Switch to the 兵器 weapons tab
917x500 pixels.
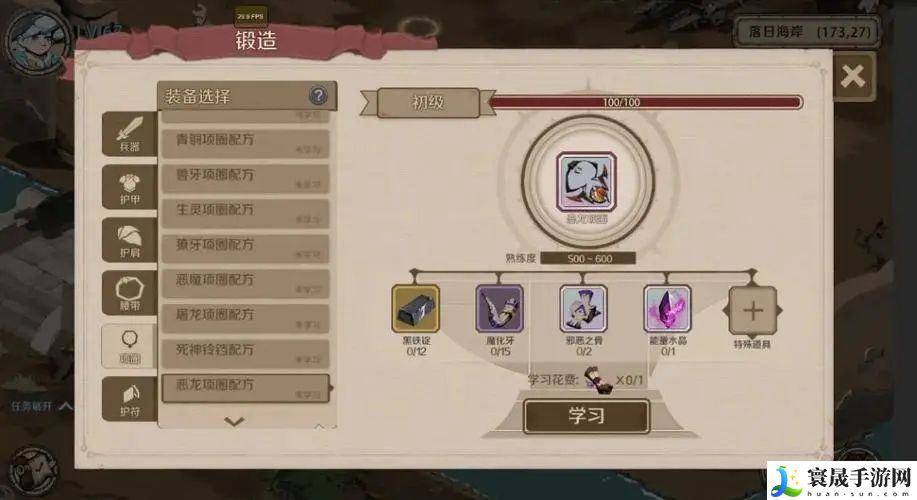pos(130,134)
